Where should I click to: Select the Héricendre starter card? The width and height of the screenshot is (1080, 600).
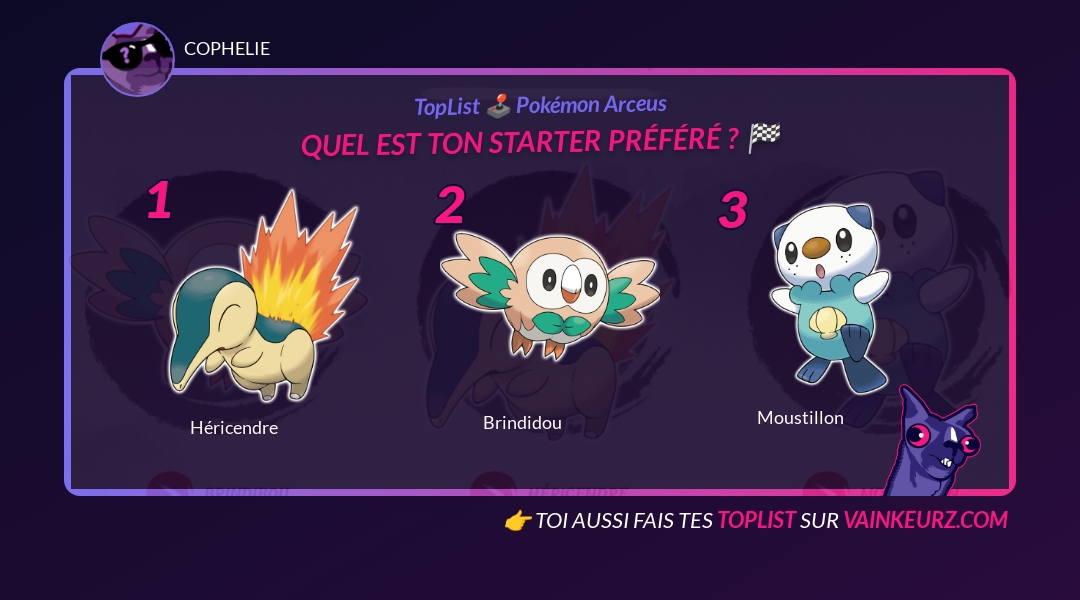[x=258, y=300]
